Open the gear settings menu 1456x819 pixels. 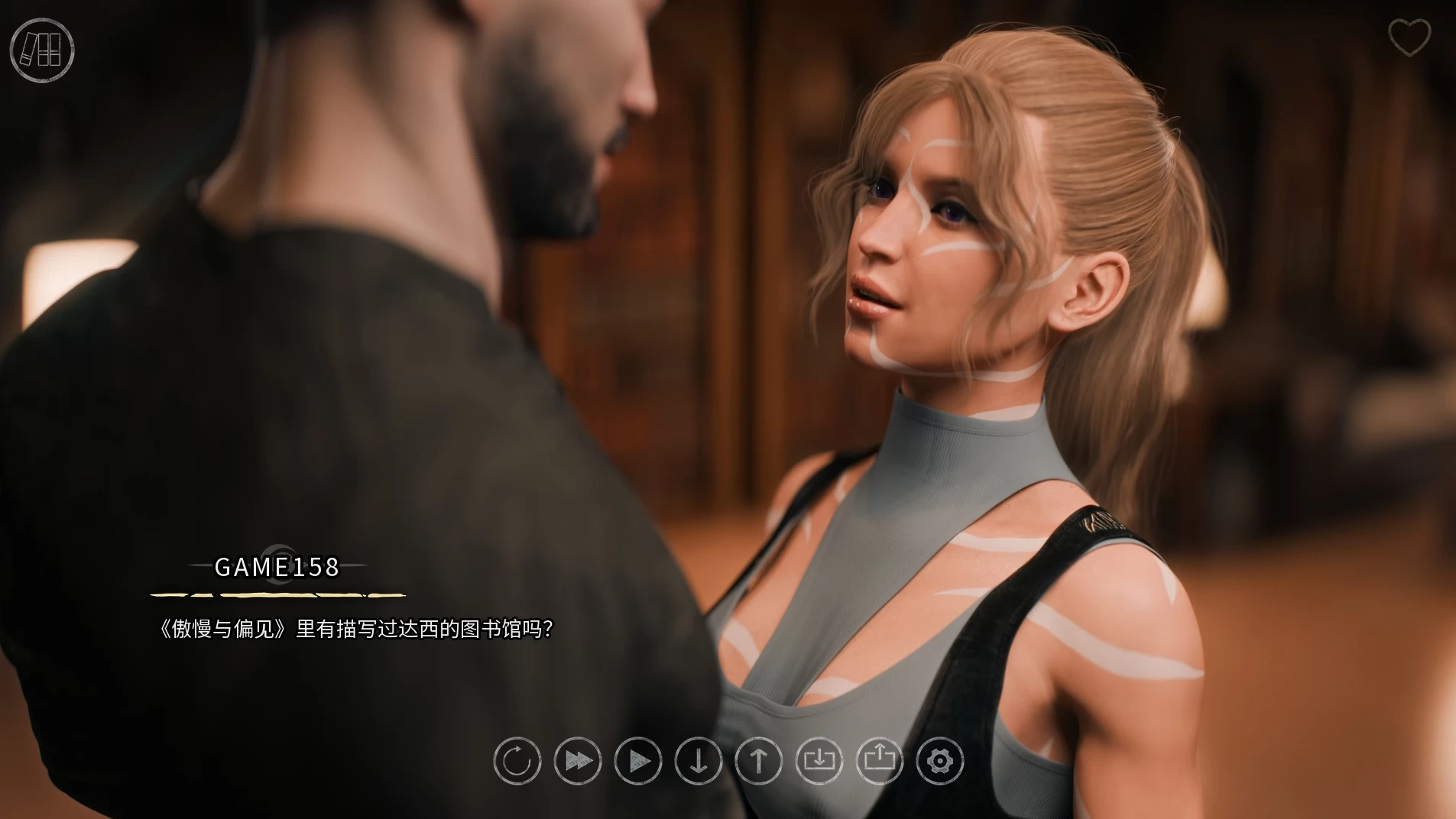click(x=940, y=761)
